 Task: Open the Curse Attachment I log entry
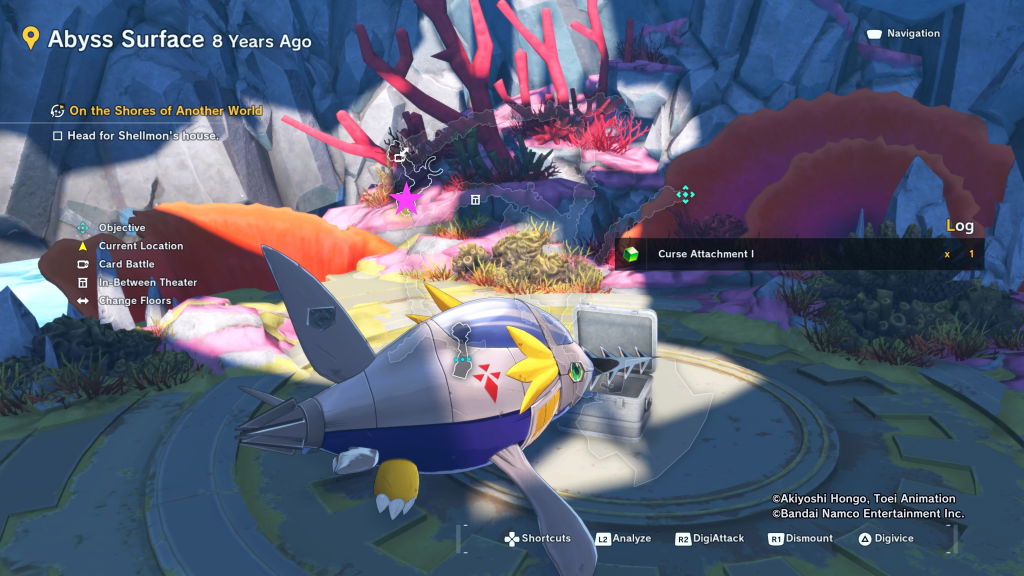705,254
